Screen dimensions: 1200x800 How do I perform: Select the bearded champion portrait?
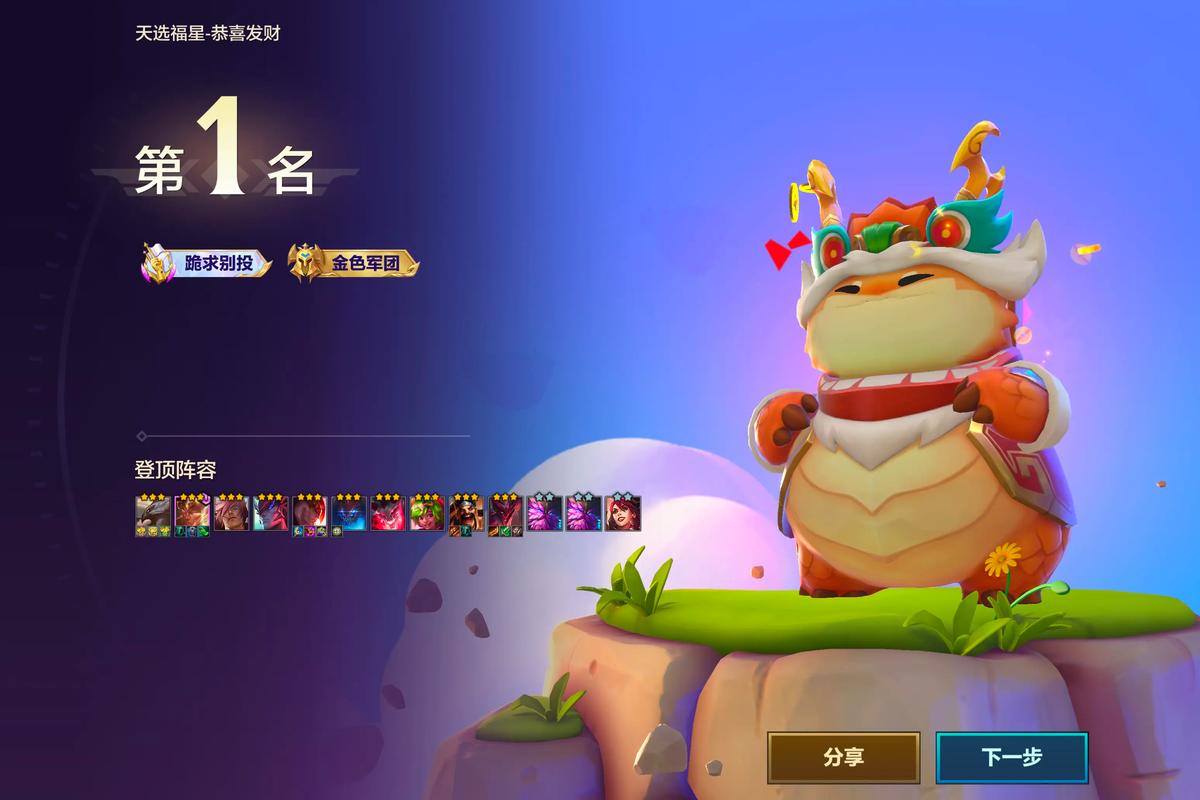[466, 514]
